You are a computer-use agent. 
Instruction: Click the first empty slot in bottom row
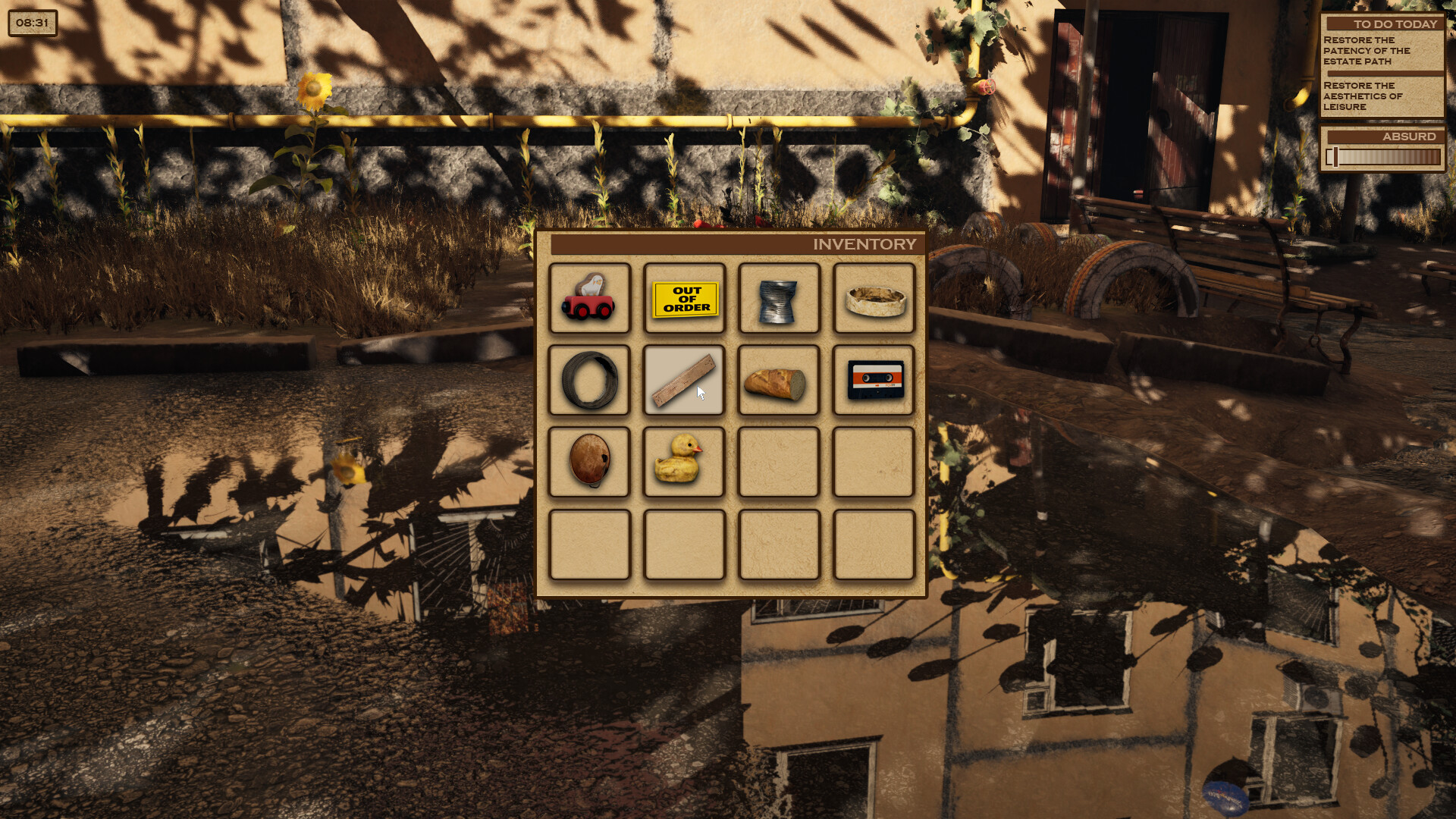591,544
